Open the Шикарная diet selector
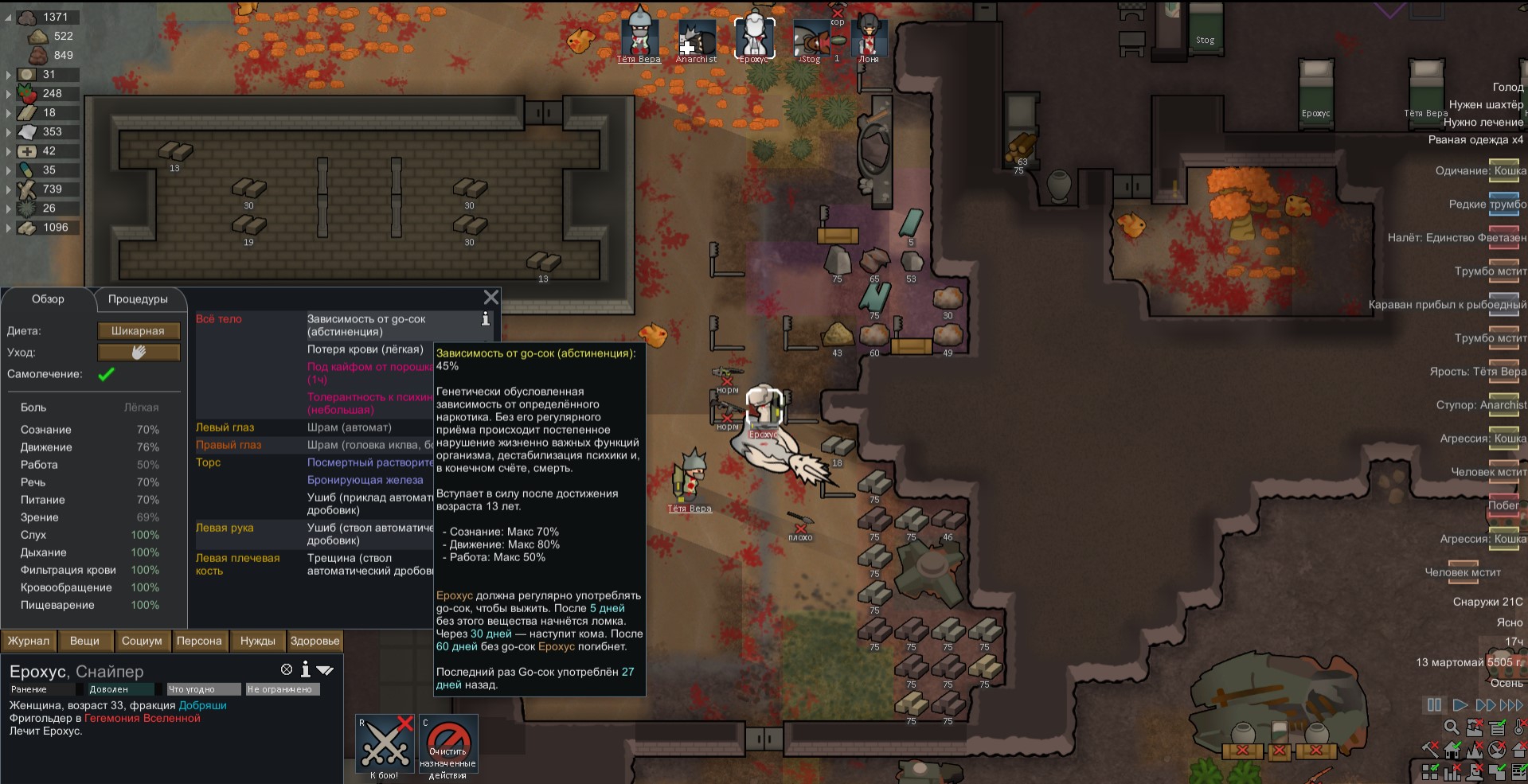The height and width of the screenshot is (784, 1528). pos(139,331)
